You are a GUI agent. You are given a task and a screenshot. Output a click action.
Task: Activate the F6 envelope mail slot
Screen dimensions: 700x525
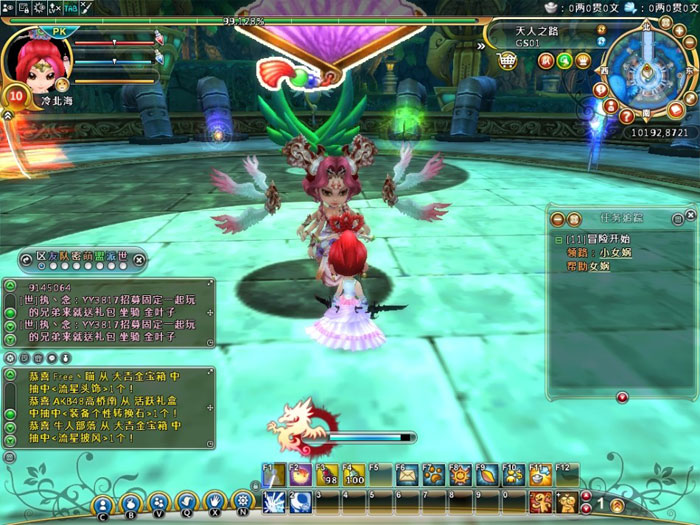click(x=407, y=476)
